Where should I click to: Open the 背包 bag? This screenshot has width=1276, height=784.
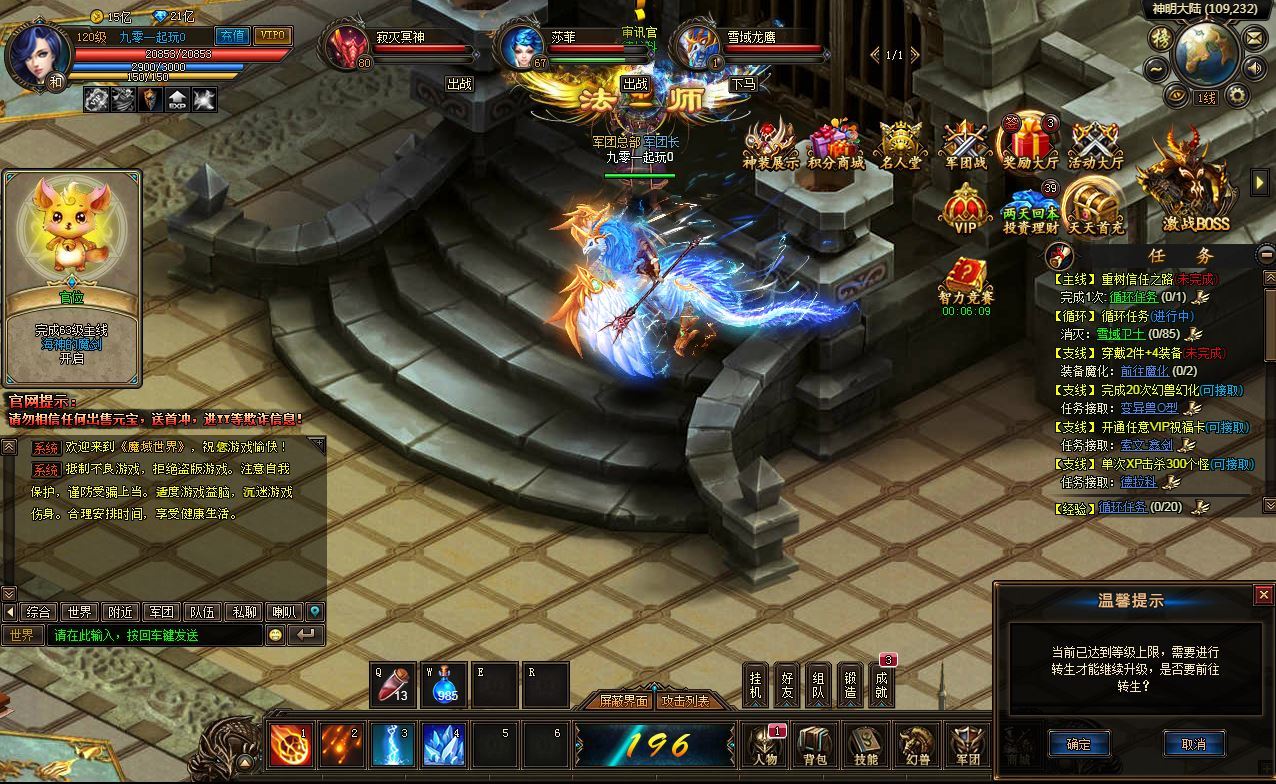point(814,747)
